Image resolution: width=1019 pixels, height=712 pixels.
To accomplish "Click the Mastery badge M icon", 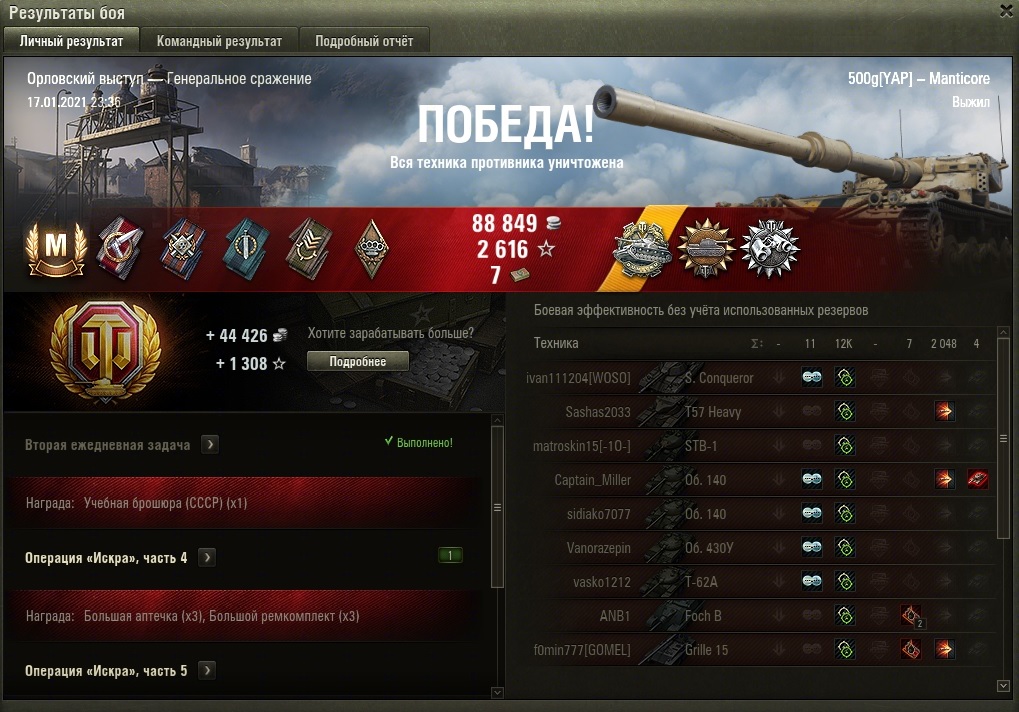I will point(56,247).
